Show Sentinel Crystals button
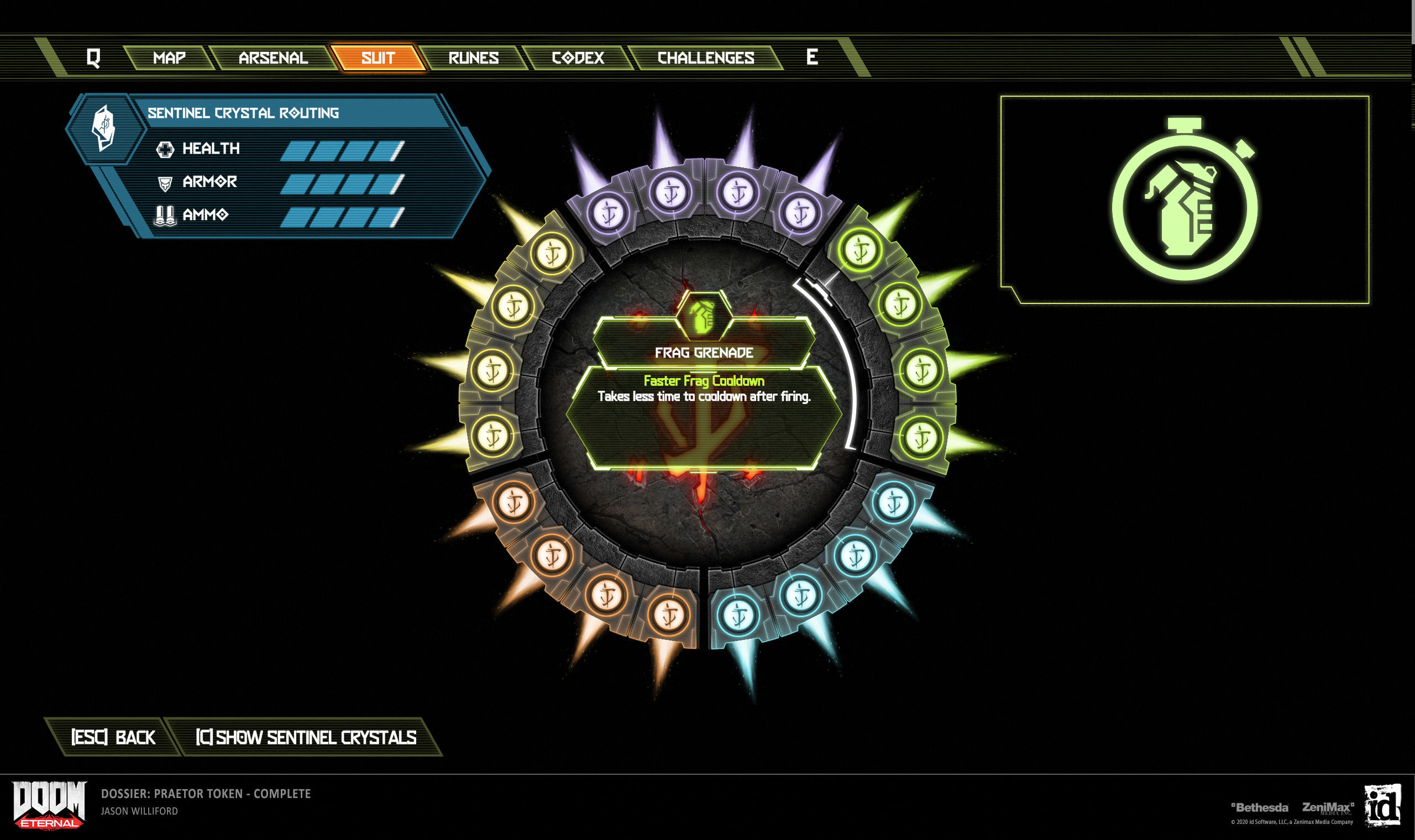 (x=306, y=737)
